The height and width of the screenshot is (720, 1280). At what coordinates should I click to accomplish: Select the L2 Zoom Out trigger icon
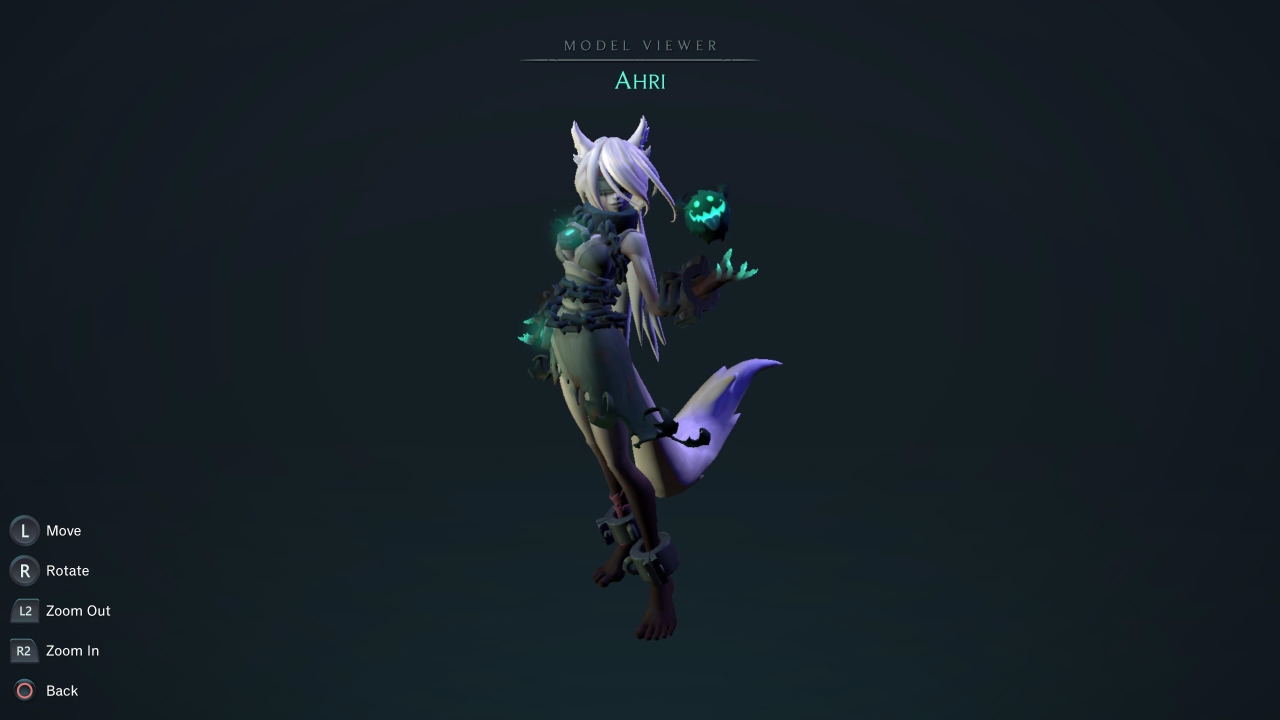[x=24, y=610]
